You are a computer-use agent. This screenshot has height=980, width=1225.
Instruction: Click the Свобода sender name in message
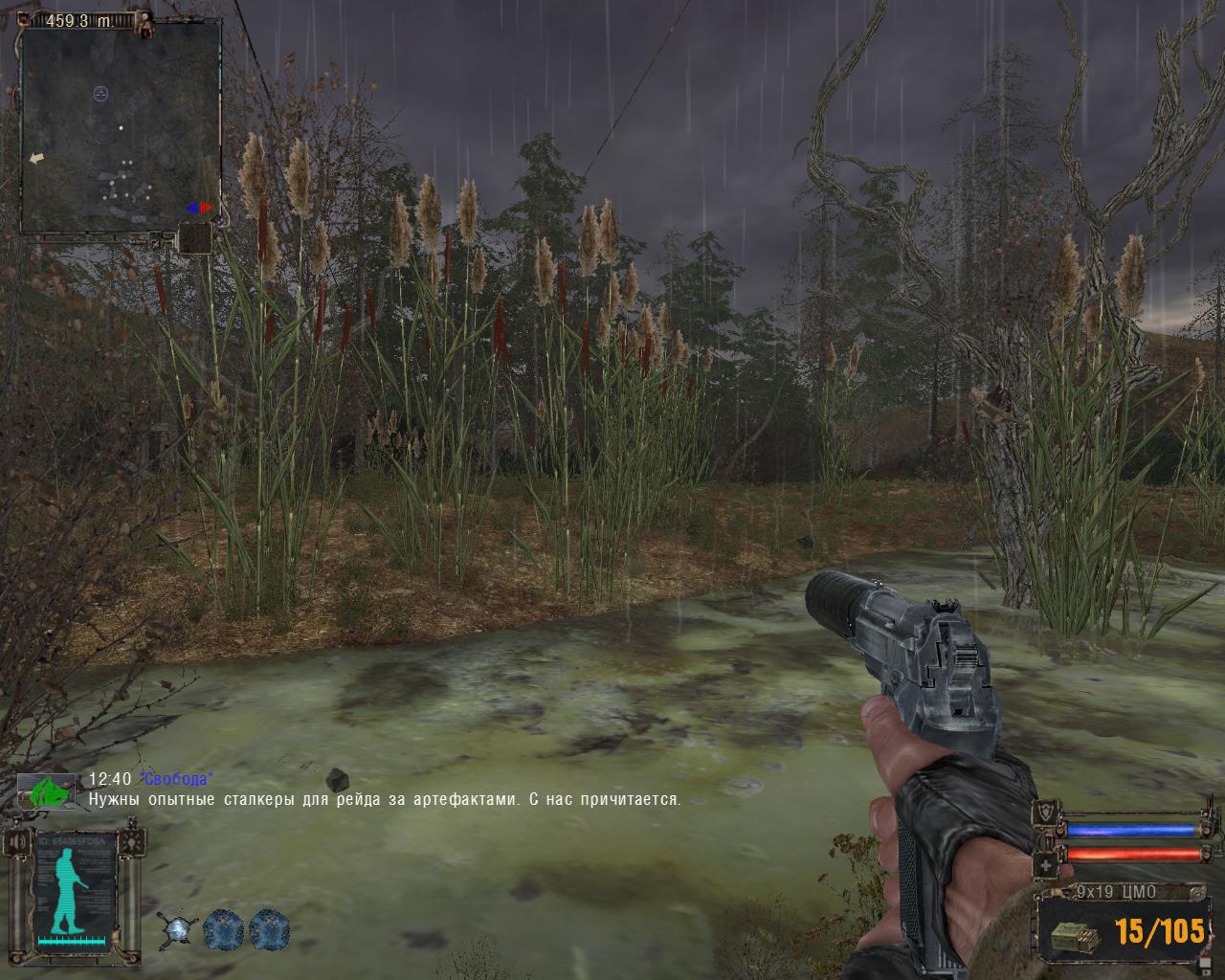tap(175, 777)
